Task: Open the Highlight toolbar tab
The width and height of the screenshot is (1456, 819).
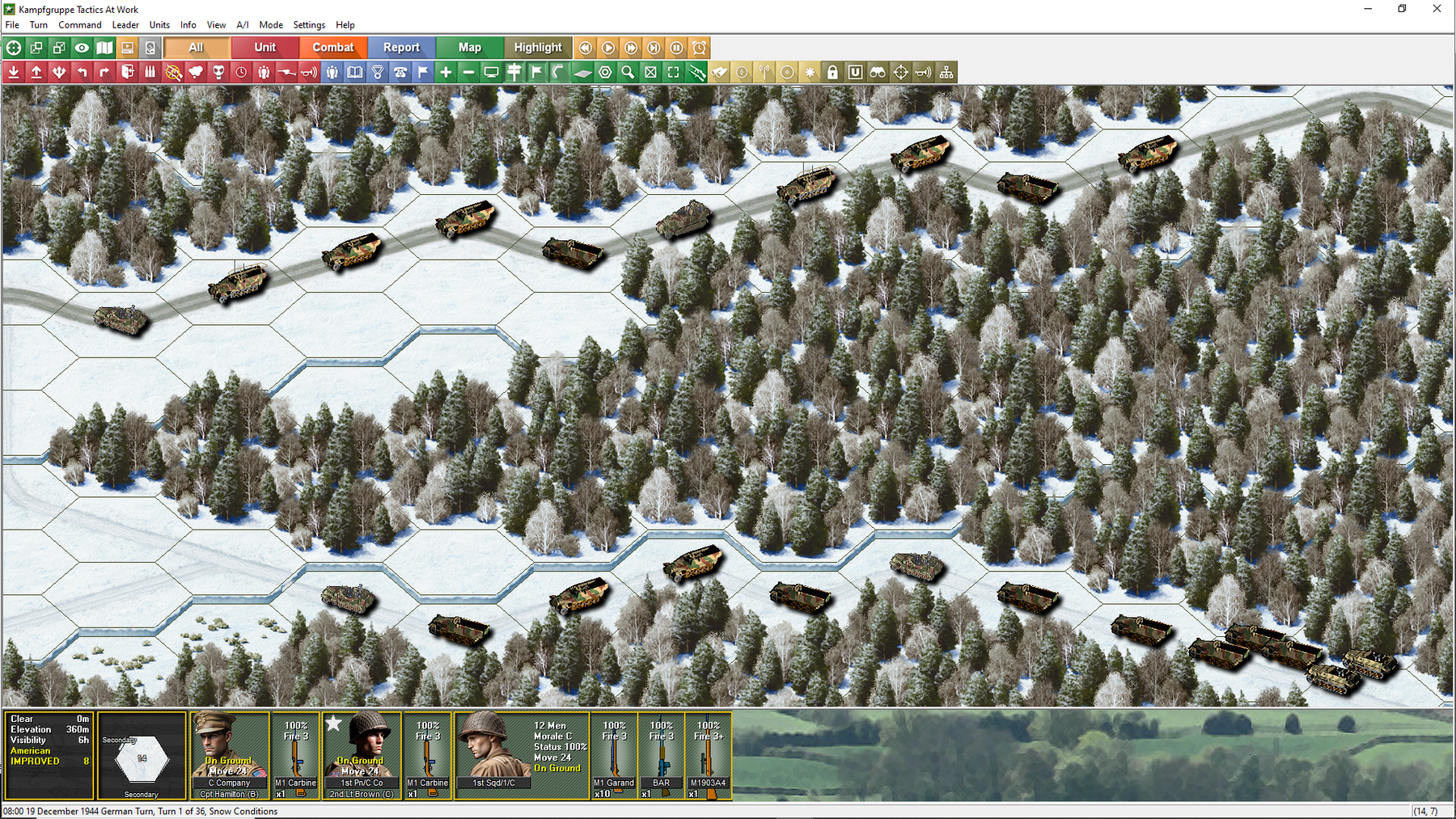Action: (538, 48)
